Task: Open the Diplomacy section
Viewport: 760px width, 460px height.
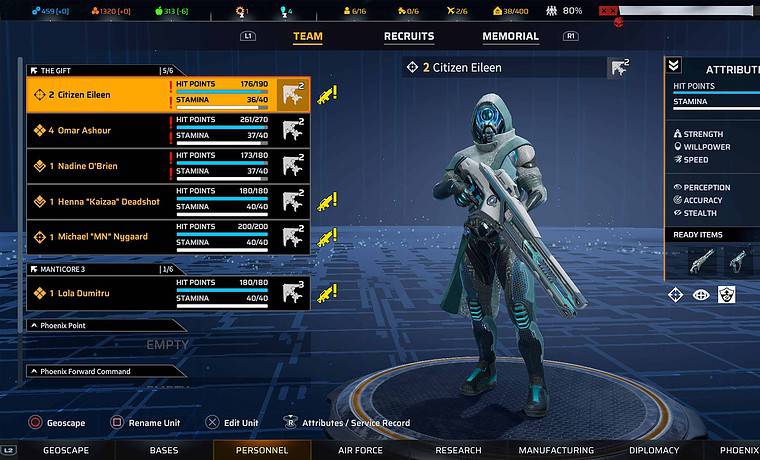Action: coord(654,451)
